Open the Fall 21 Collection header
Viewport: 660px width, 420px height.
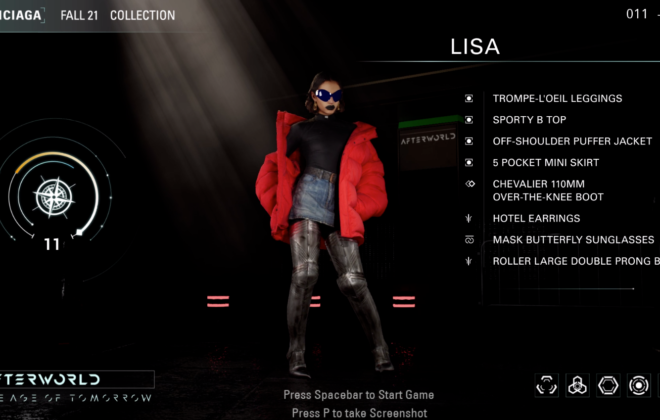pos(117,15)
